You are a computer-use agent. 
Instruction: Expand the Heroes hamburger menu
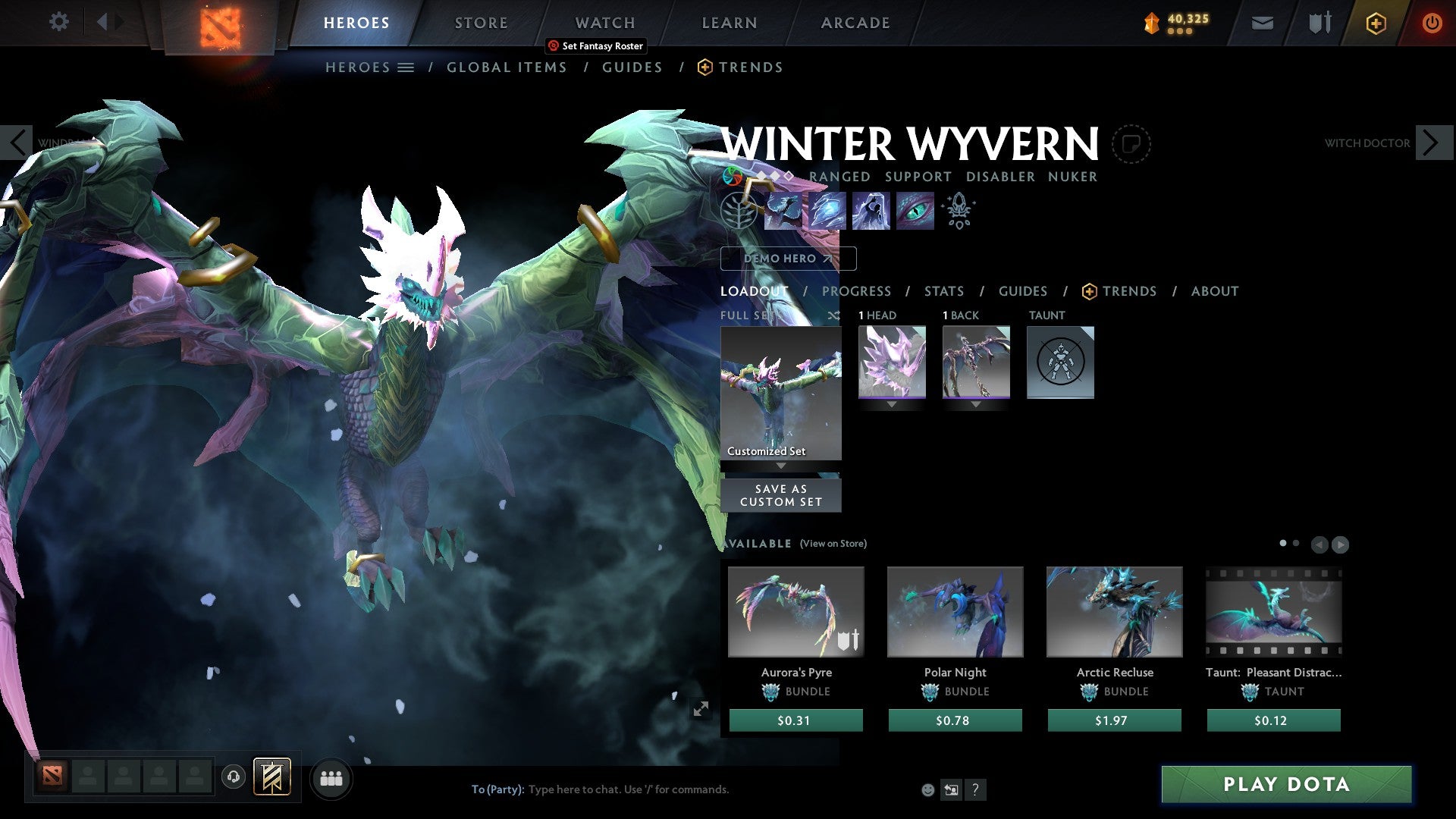point(407,67)
